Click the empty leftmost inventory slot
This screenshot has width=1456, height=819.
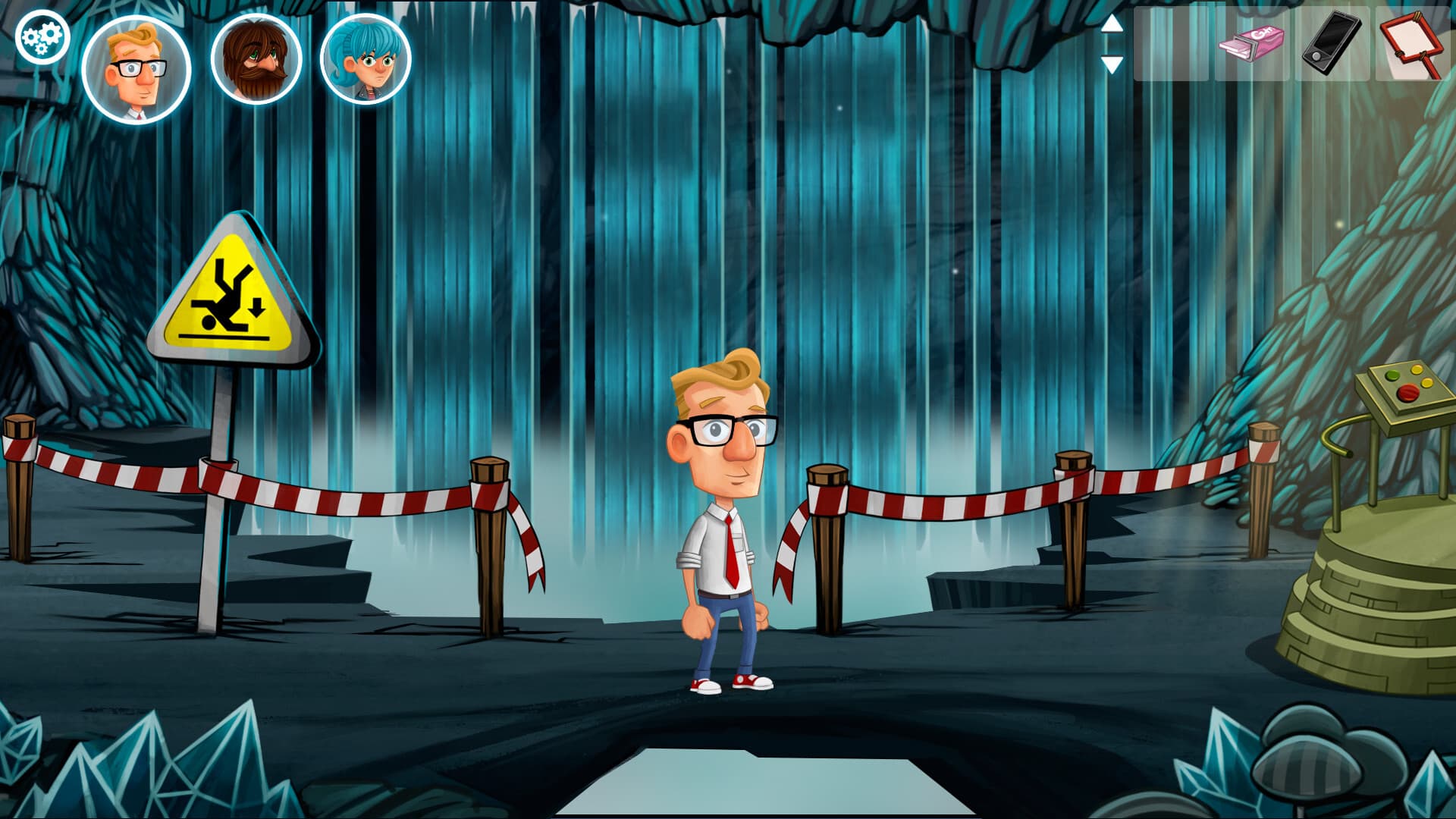[x=1172, y=42]
